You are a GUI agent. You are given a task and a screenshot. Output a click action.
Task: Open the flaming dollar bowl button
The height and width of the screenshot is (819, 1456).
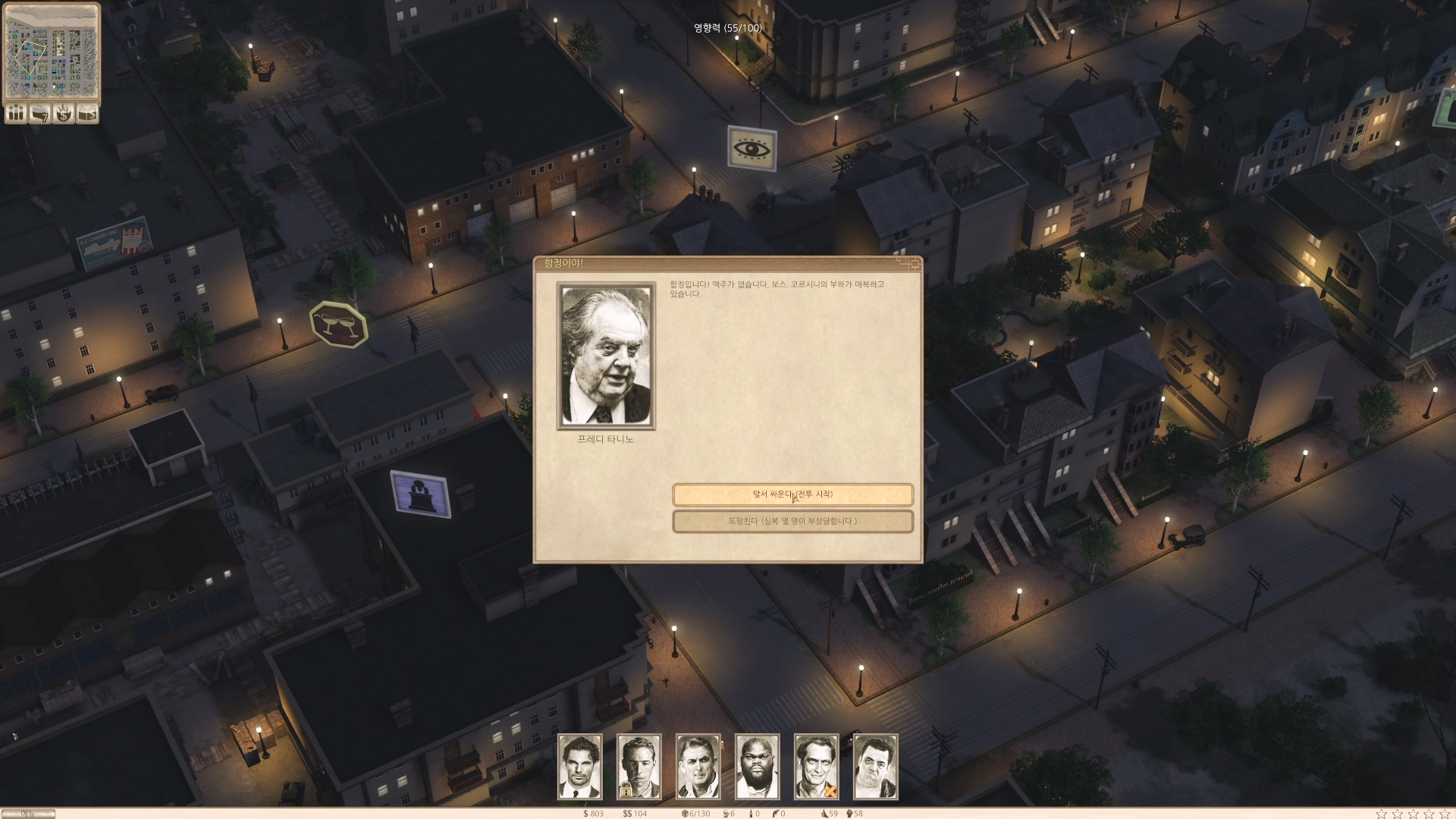click(x=64, y=113)
